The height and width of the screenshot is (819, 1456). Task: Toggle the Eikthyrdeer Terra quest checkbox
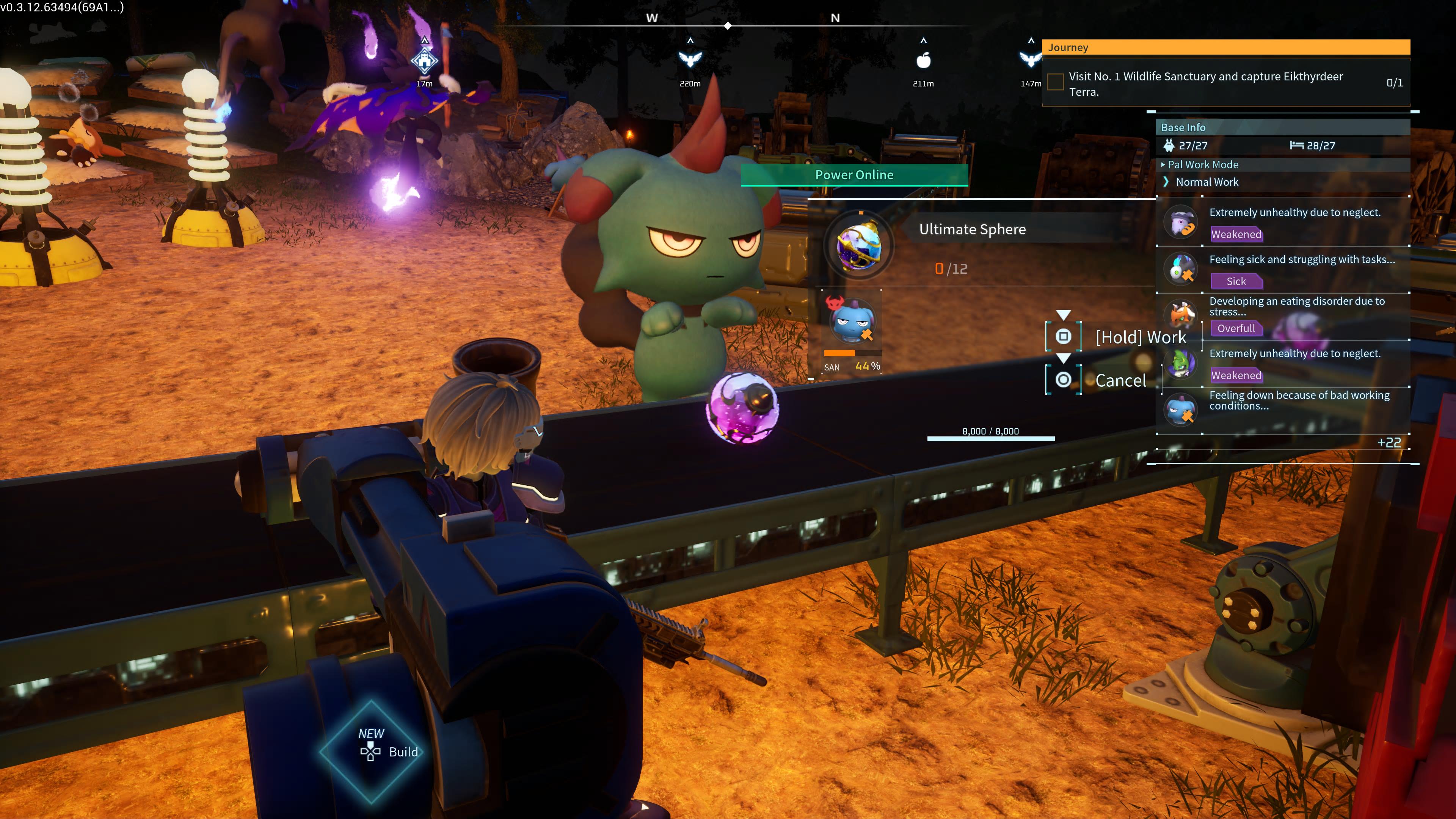[x=1055, y=83]
